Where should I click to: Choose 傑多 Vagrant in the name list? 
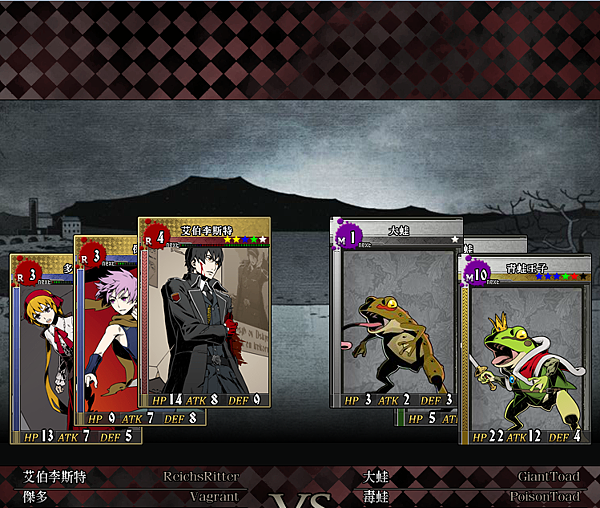point(130,496)
